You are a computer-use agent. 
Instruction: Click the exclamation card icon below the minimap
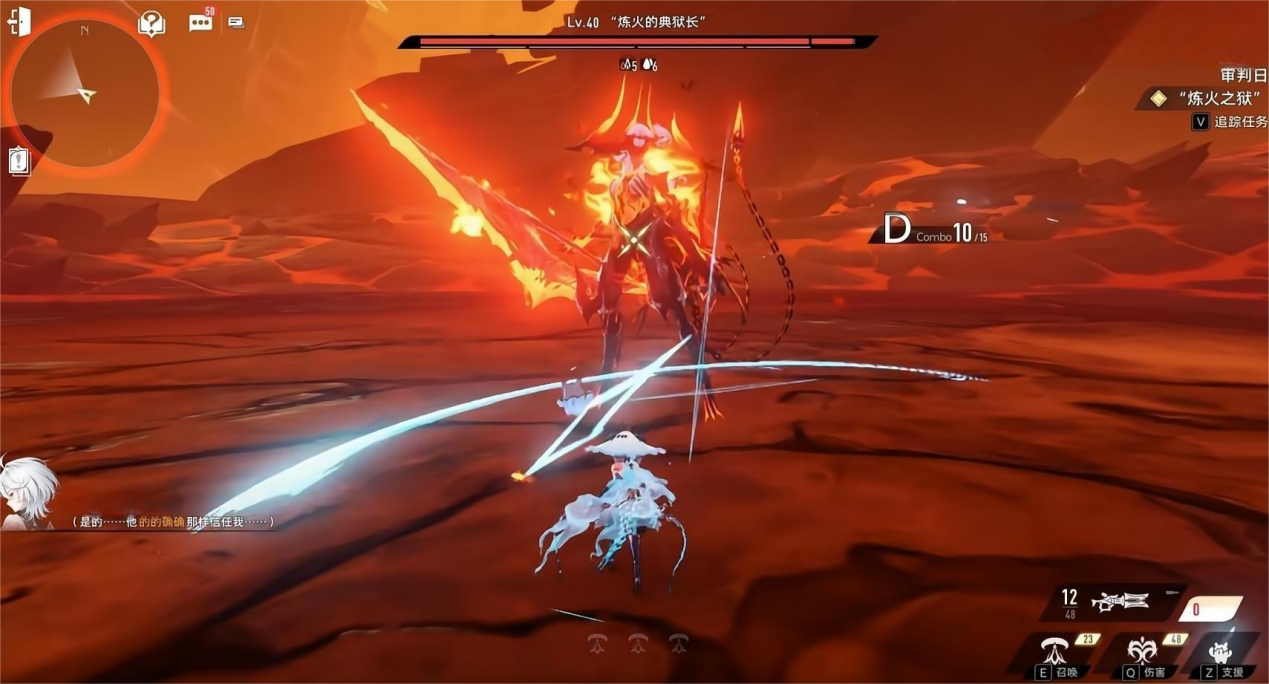coord(19,160)
